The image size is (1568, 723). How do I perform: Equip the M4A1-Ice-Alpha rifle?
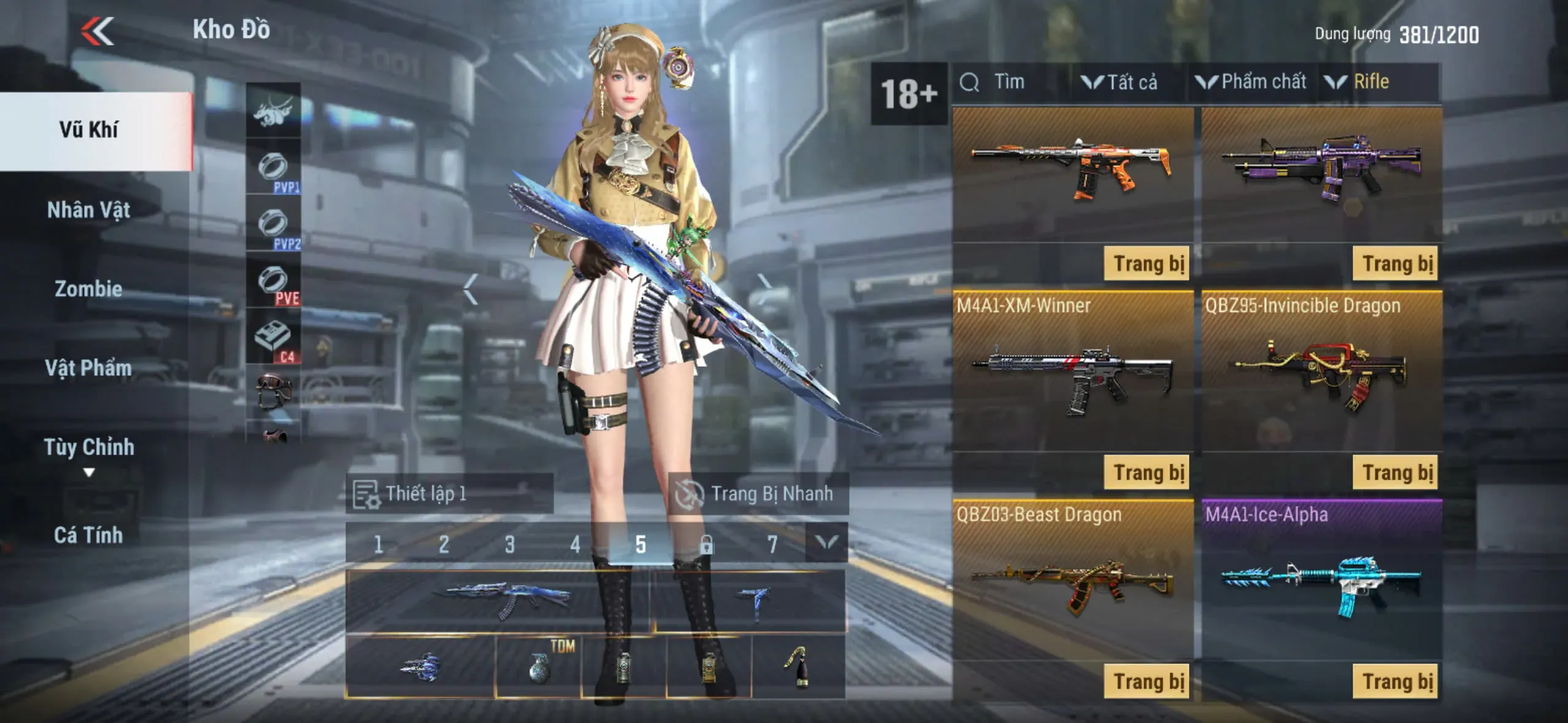1395,681
